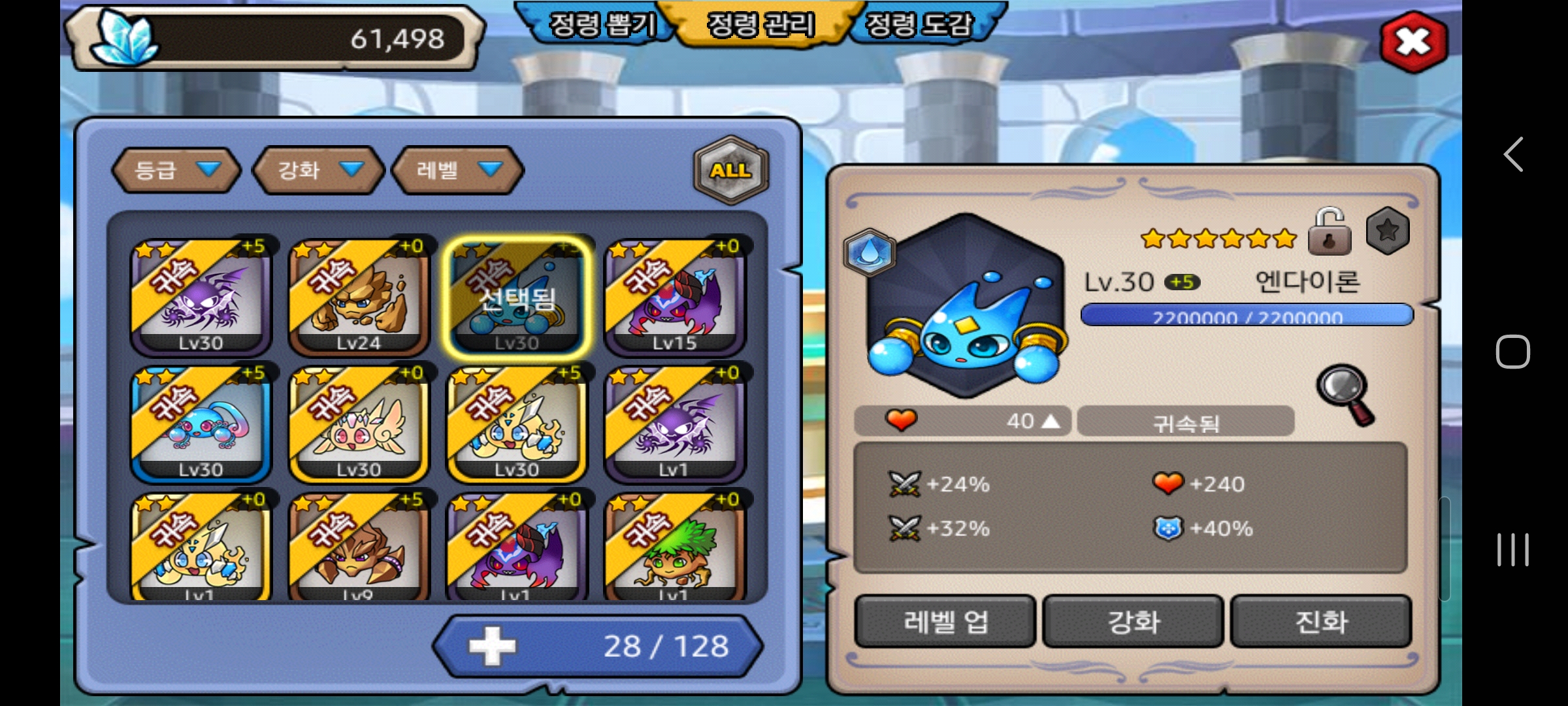Switch to the 정령 뽑기 tab

coord(601,25)
